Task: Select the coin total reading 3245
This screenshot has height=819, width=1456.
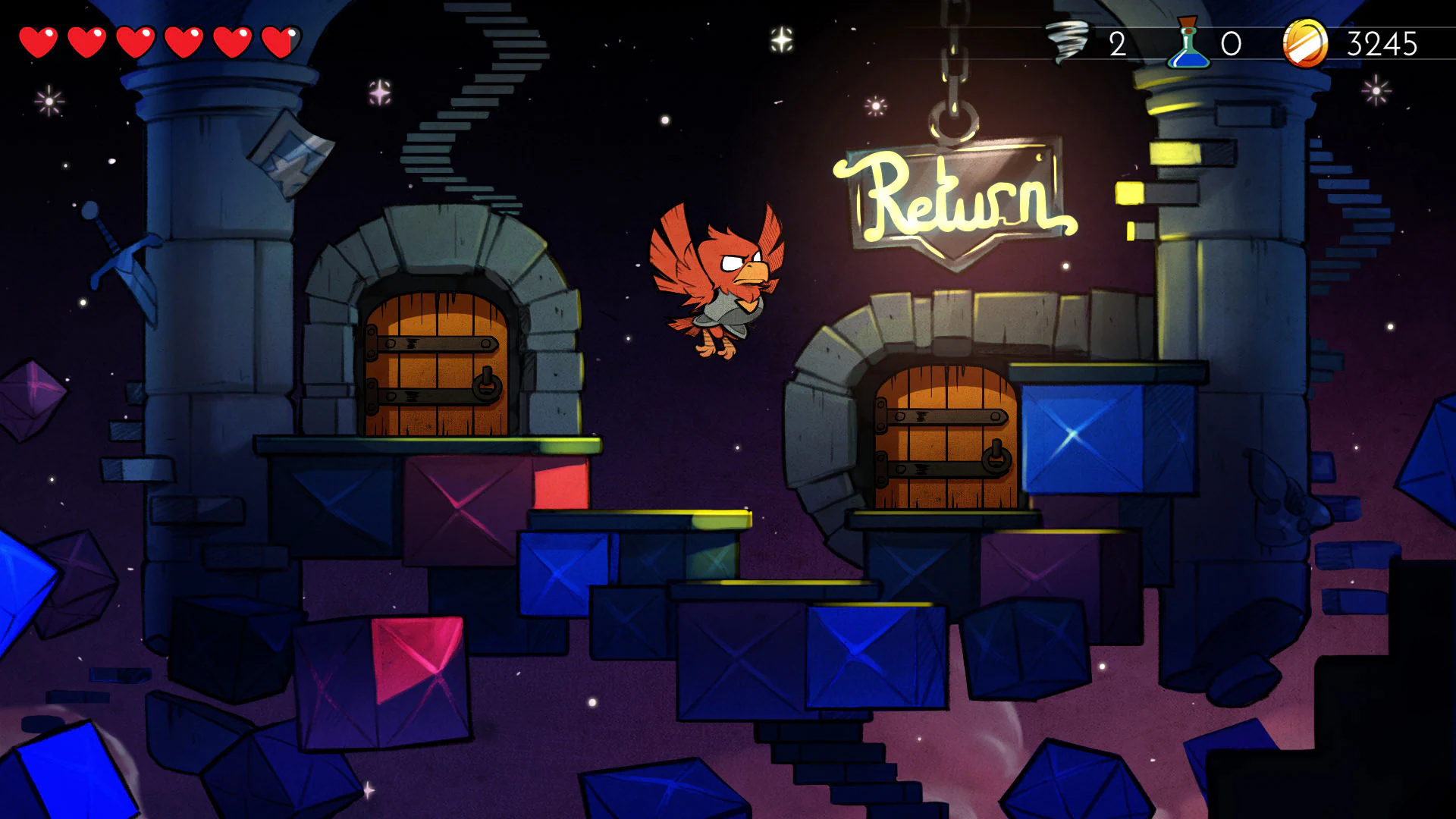Action: [1382, 43]
